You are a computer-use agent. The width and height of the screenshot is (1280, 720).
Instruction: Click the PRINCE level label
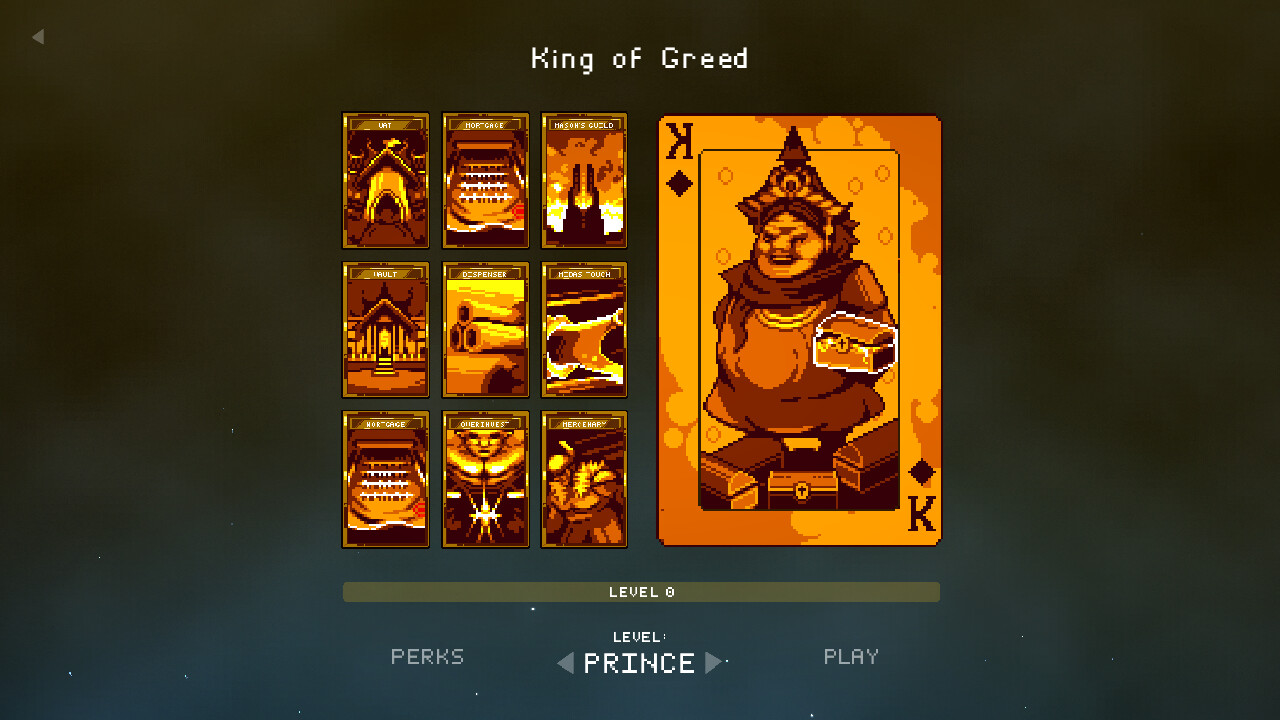point(640,663)
